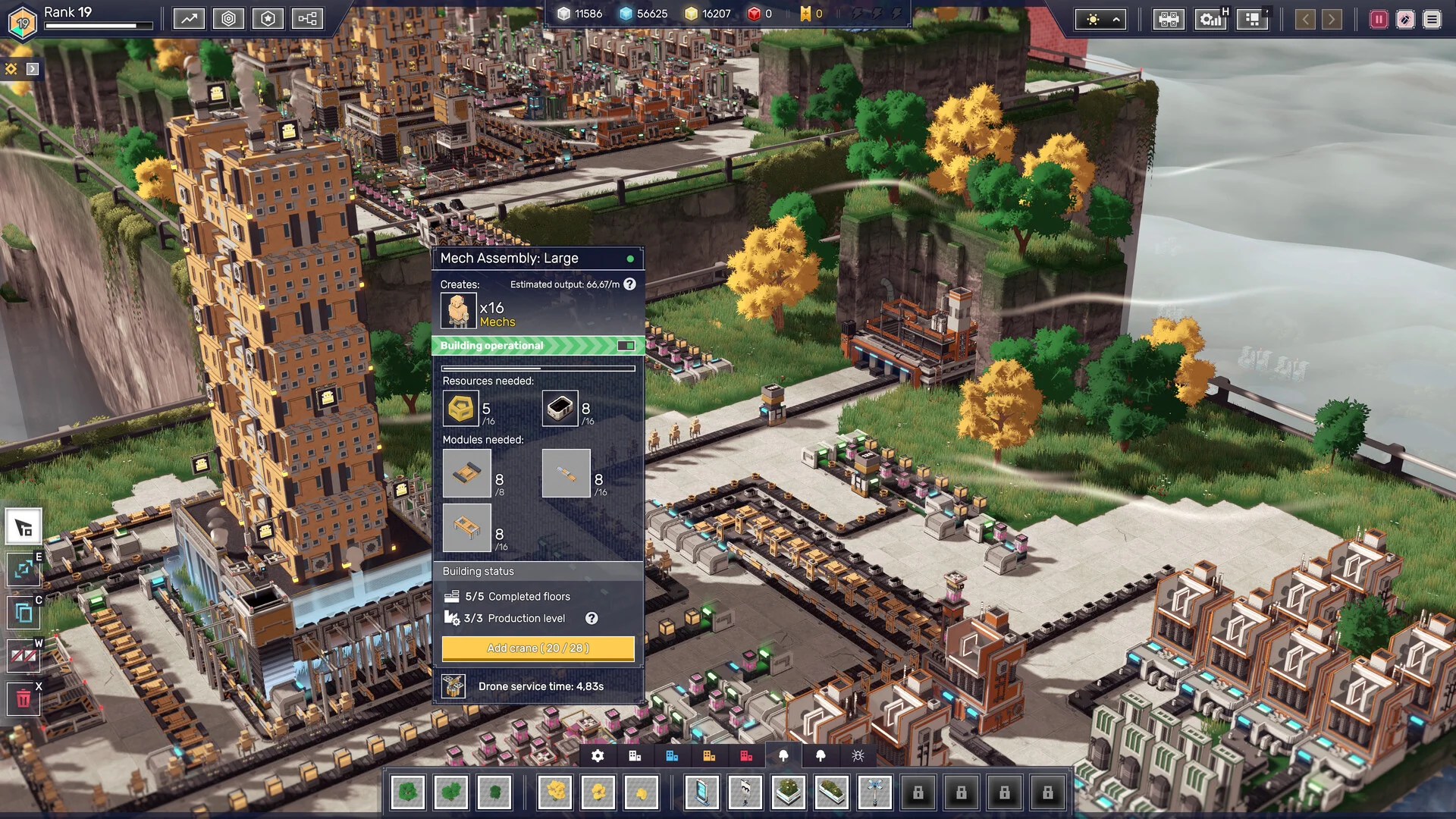Switch to the red buildings tab
This screenshot has height=819, width=1456.
[x=746, y=755]
